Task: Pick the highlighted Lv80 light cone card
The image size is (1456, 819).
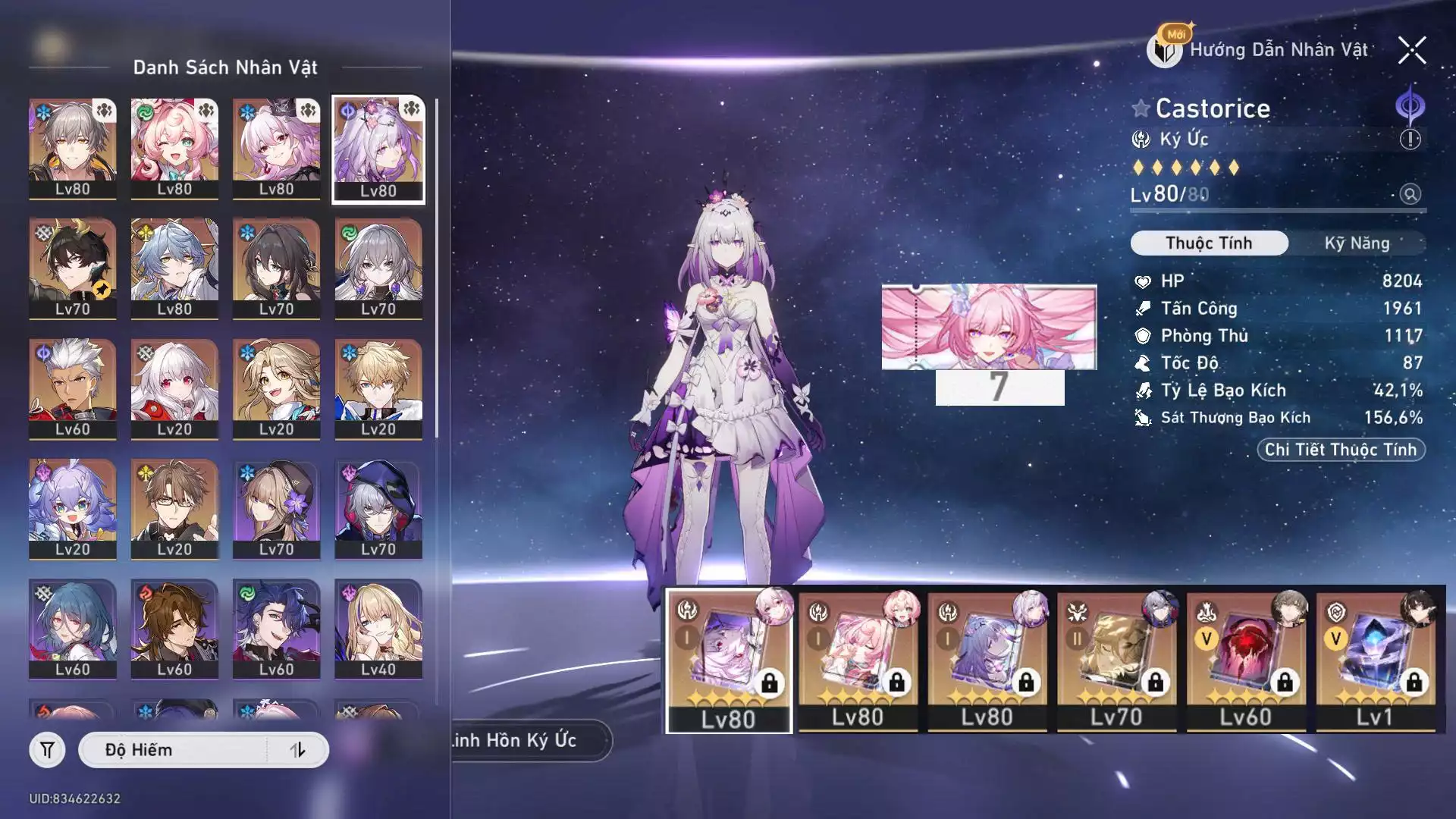Action: click(x=728, y=661)
